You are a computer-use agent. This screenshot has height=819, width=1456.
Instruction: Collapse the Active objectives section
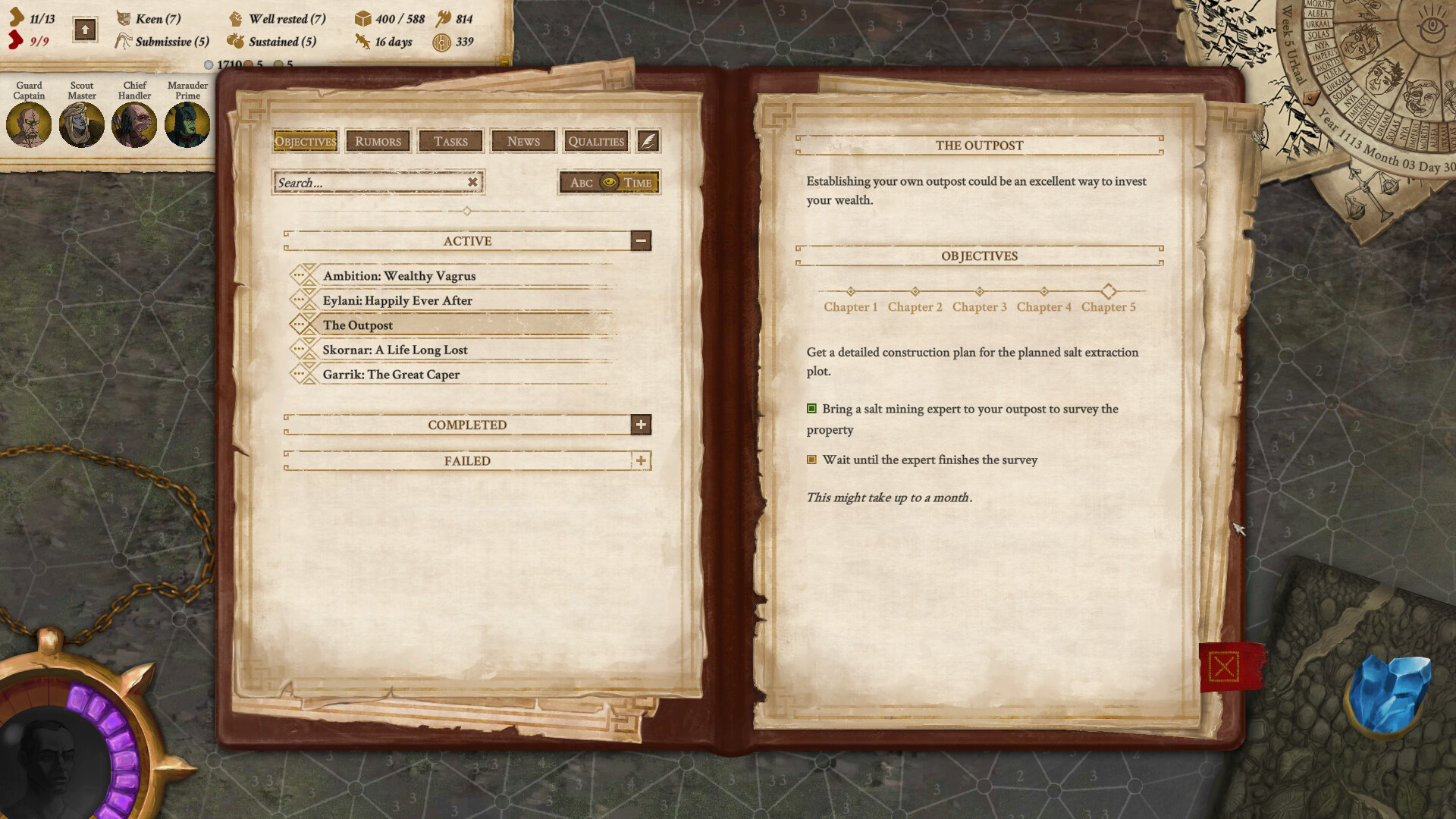pyautogui.click(x=642, y=240)
